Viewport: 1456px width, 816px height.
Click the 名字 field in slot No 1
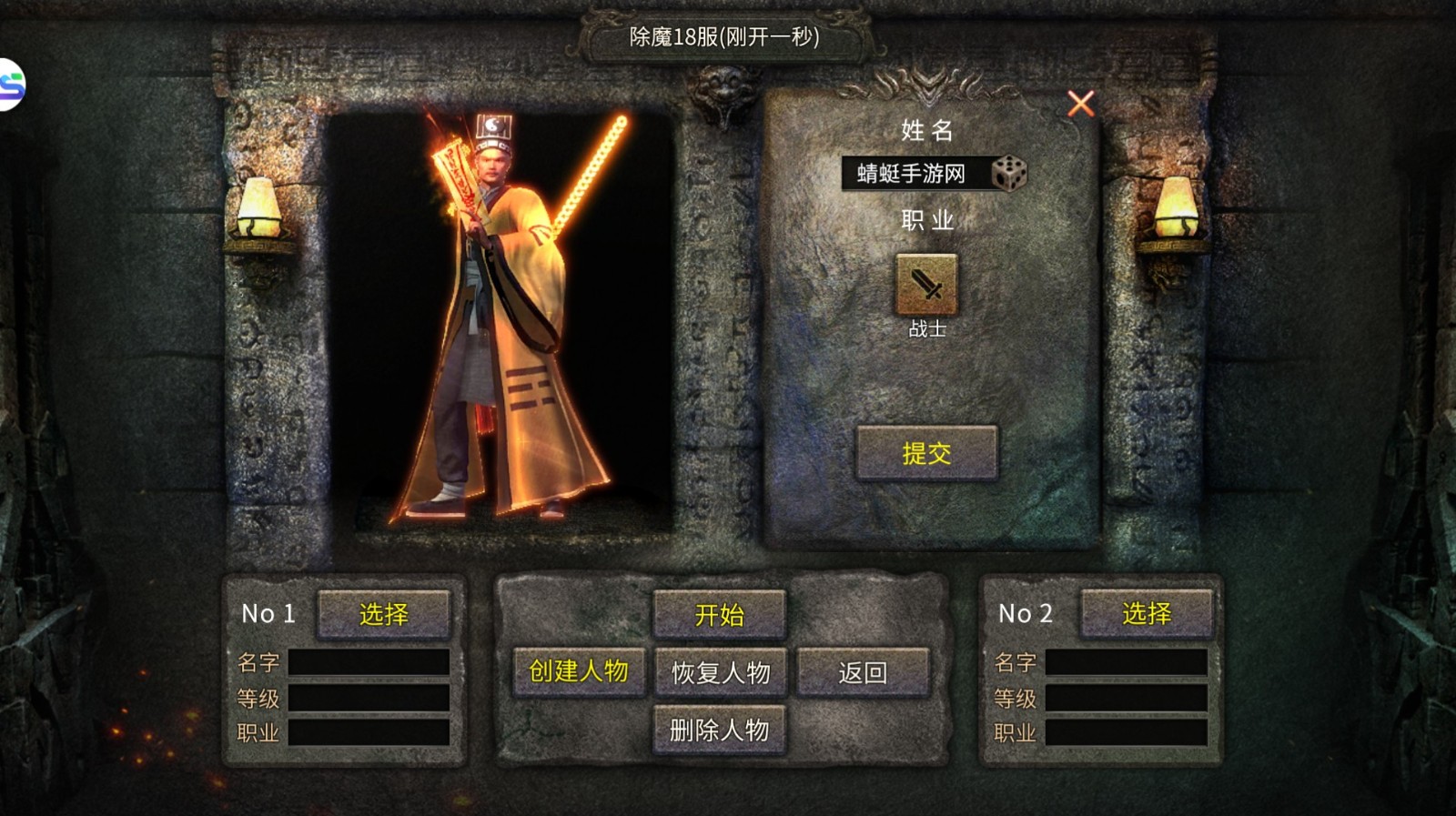(x=369, y=662)
